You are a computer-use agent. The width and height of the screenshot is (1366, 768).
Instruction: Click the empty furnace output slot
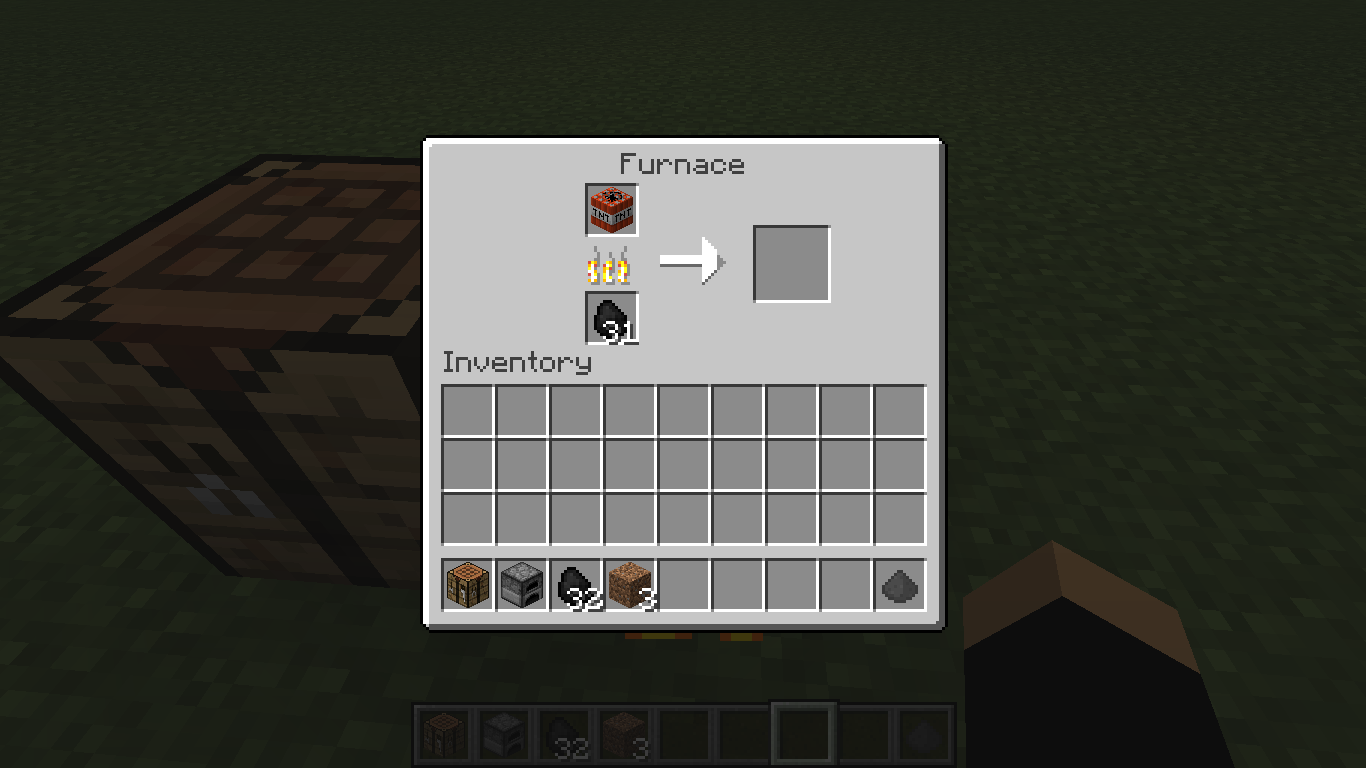[x=791, y=263]
